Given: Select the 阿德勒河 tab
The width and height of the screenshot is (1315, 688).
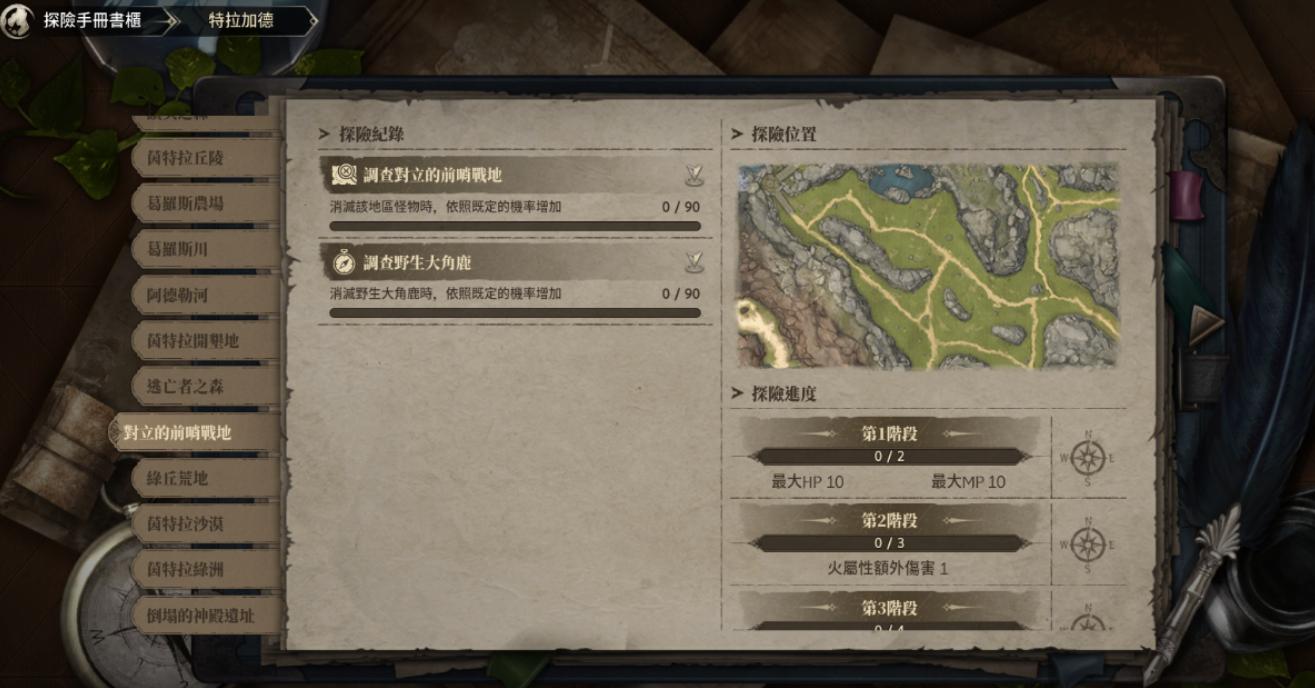Looking at the screenshot, I should pyautogui.click(x=178, y=295).
